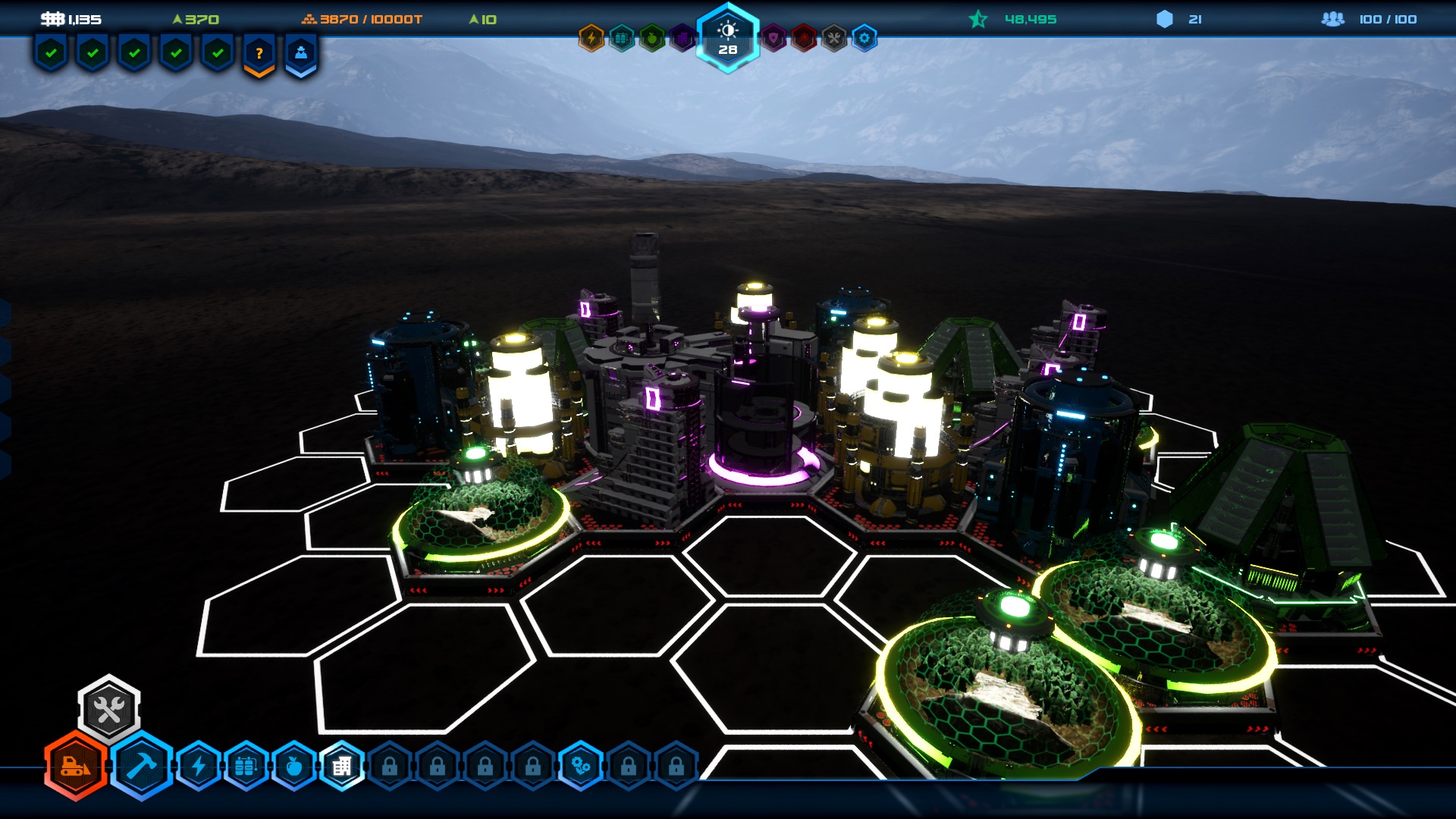Open the white wrench and screwdriver hexagon button
Viewport: 1456px width, 819px height.
109,710
